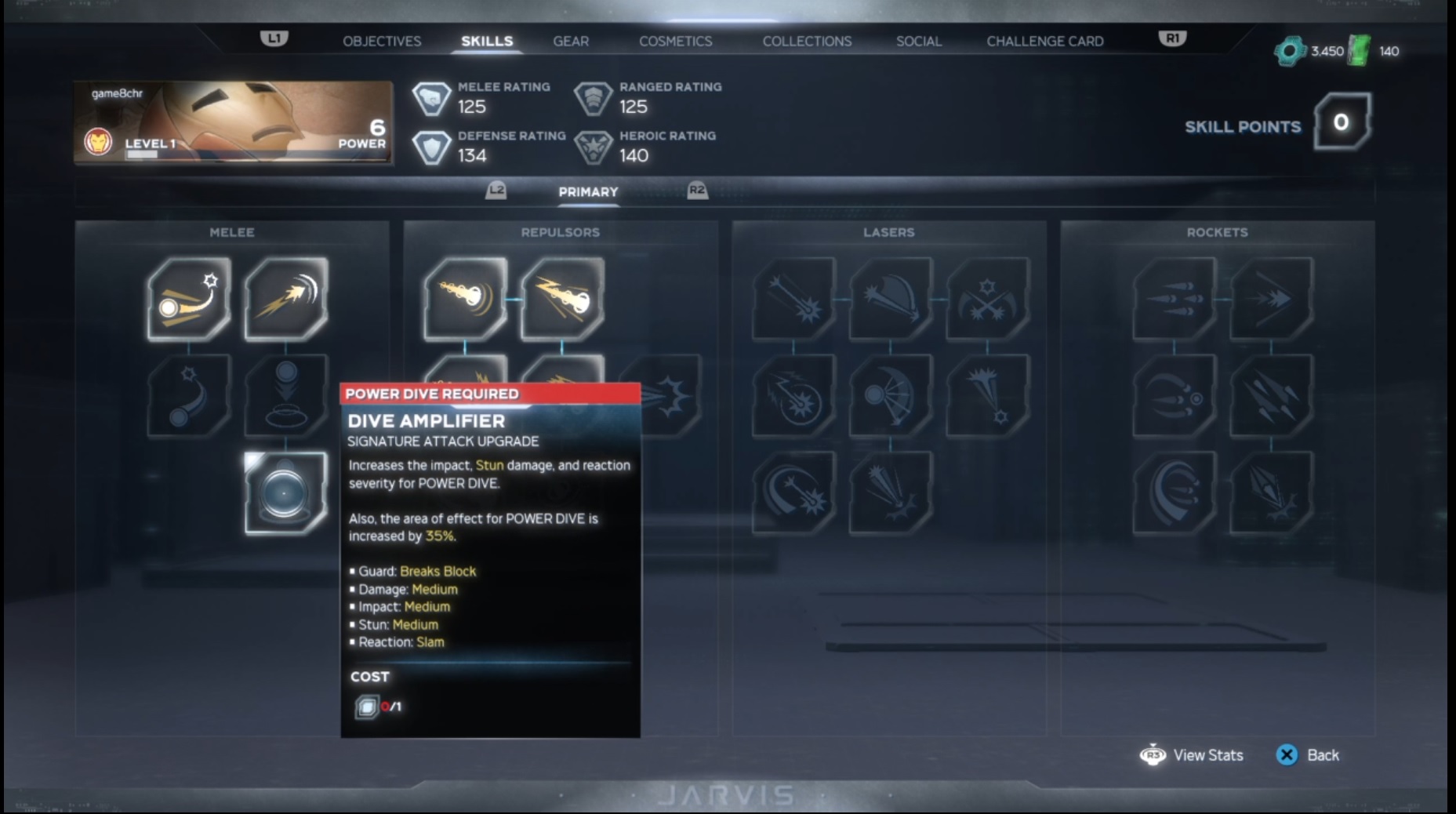The height and width of the screenshot is (814, 1456).
Task: Click the Level 1 progress bar
Action: coord(142,154)
